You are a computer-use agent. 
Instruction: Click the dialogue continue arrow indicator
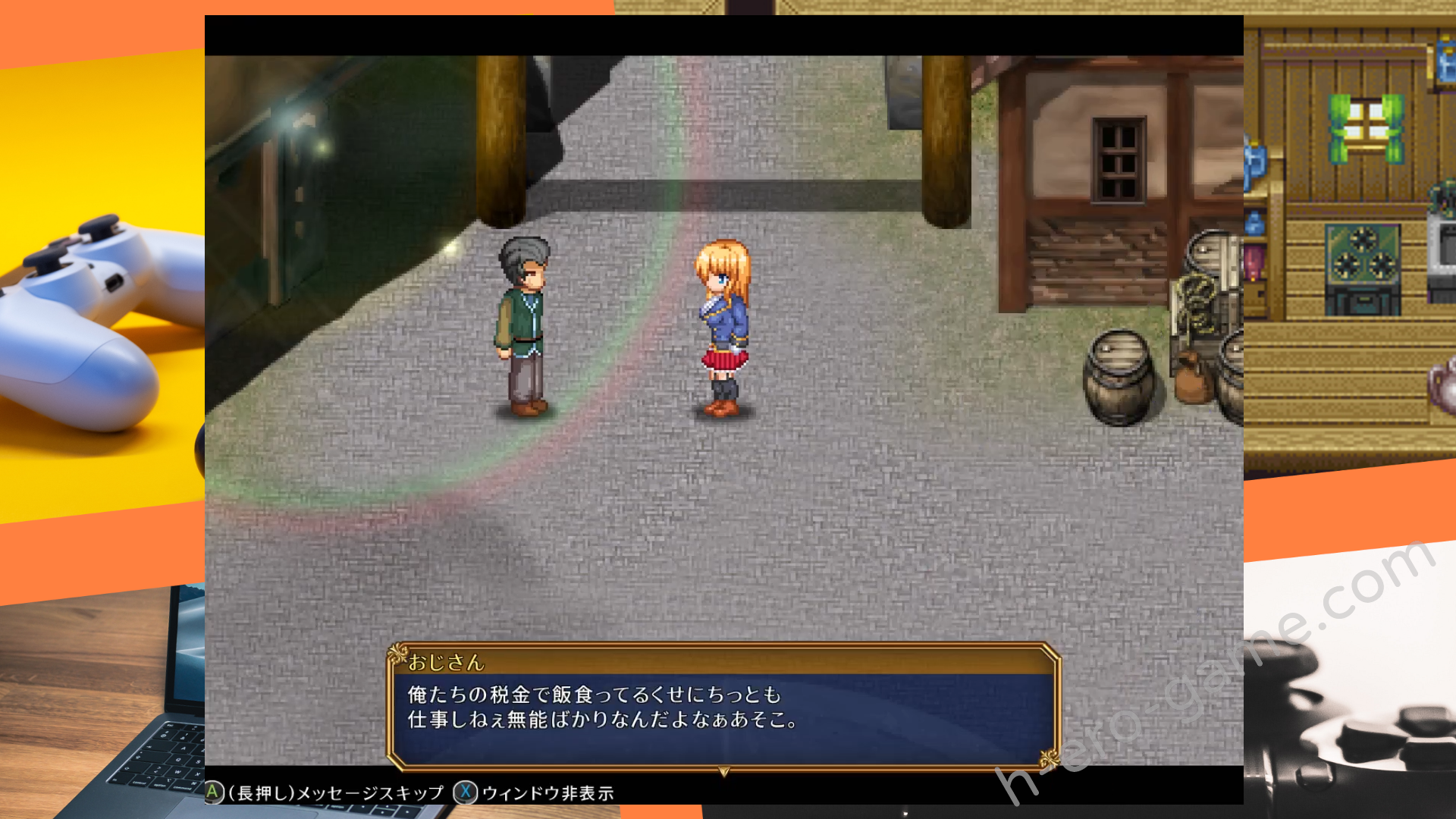[x=724, y=771]
